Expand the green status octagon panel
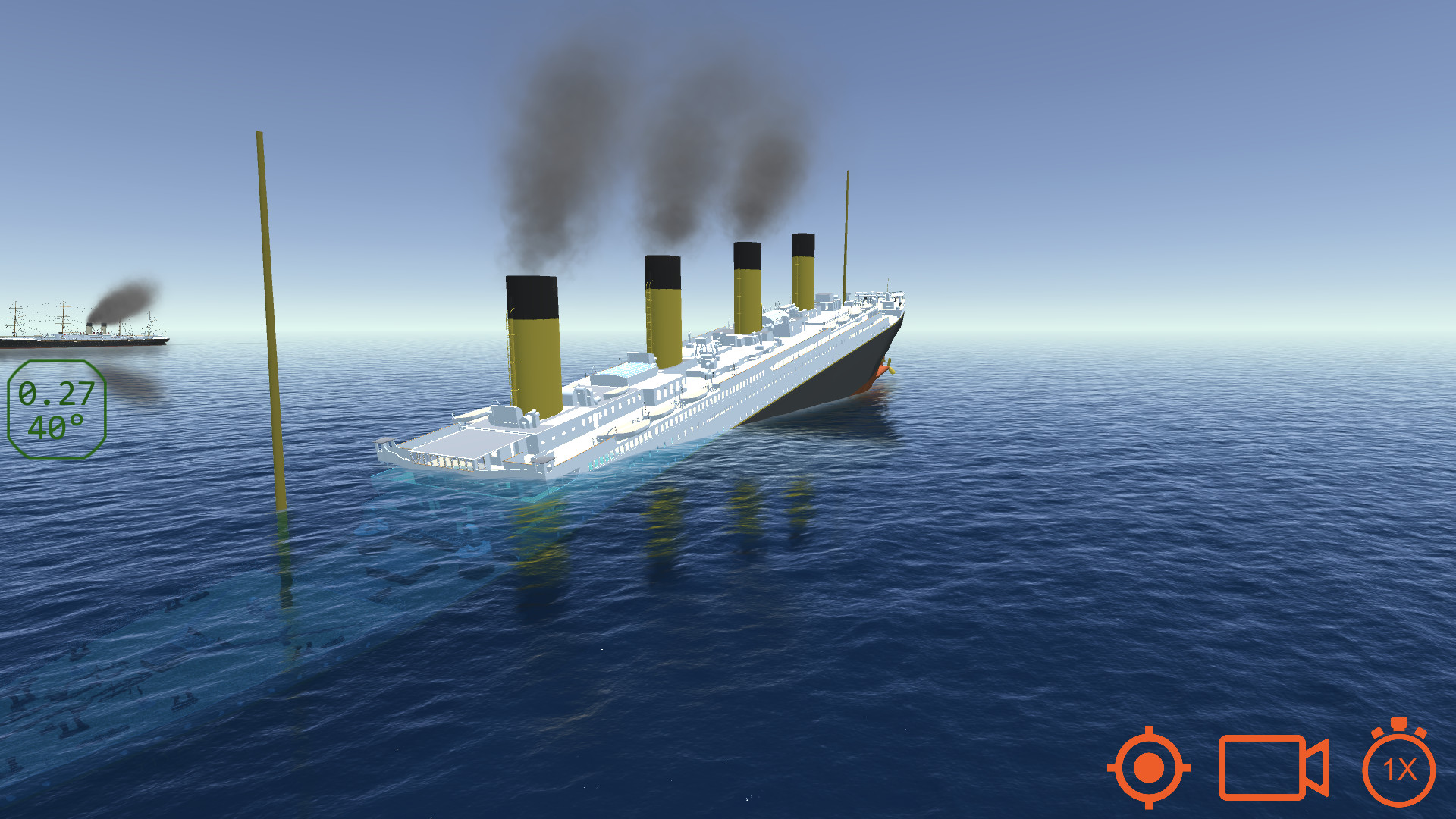Screen dimensions: 1456x819 pyautogui.click(x=57, y=409)
